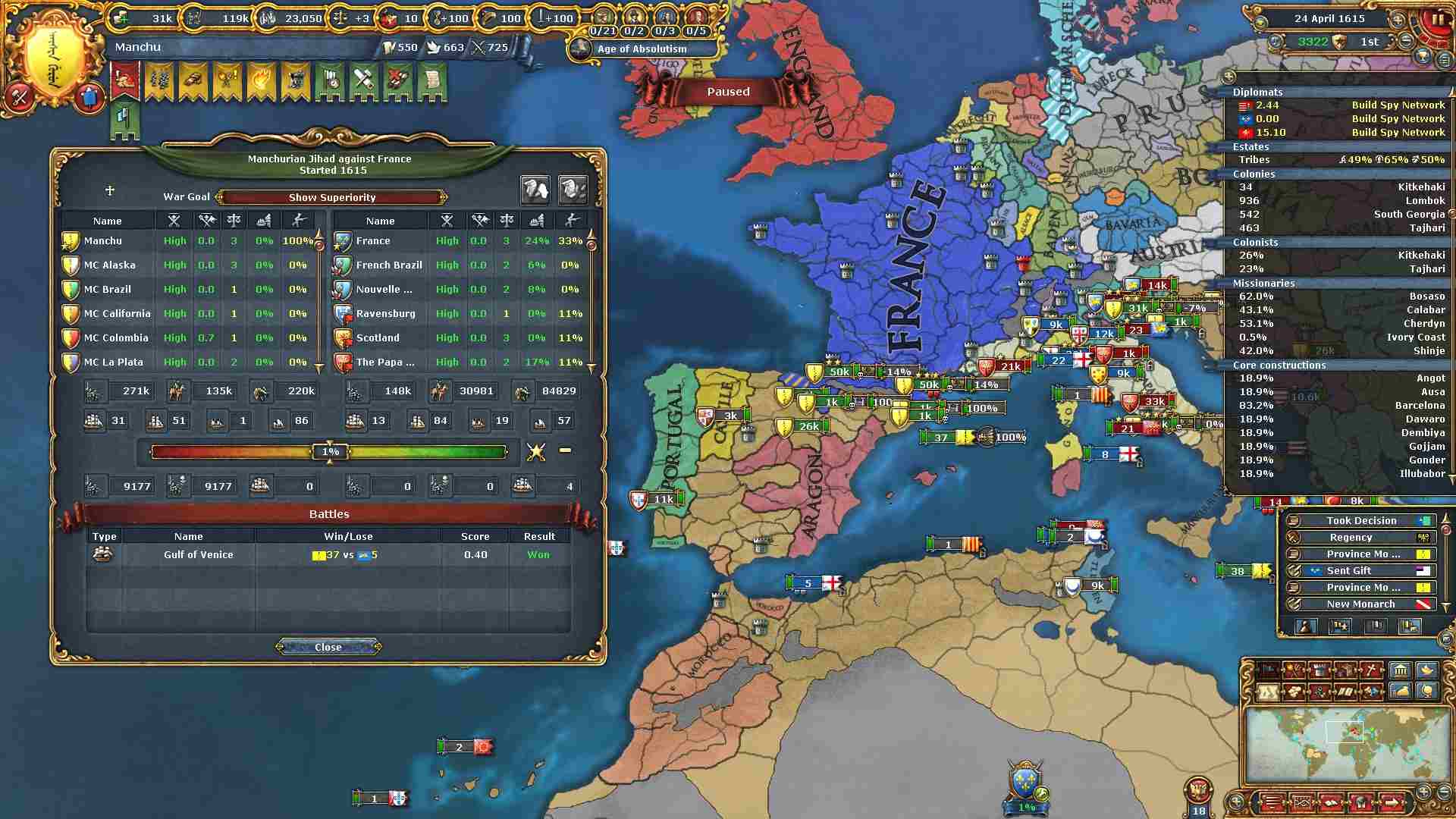
Task: Open the Gulf of Venice battle entry
Action: [x=199, y=554]
